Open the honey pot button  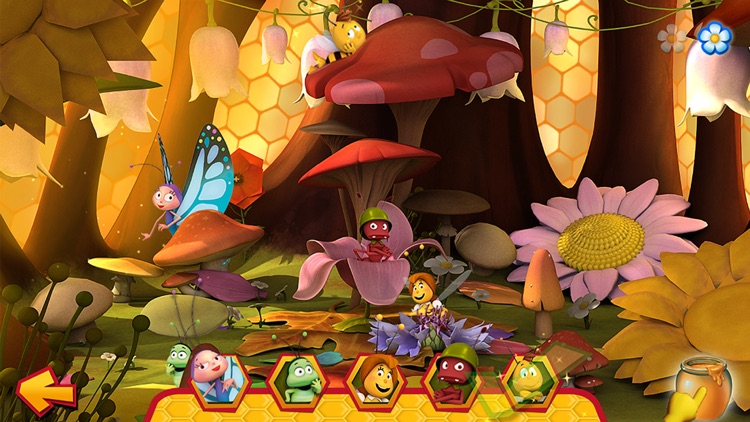tap(703, 388)
